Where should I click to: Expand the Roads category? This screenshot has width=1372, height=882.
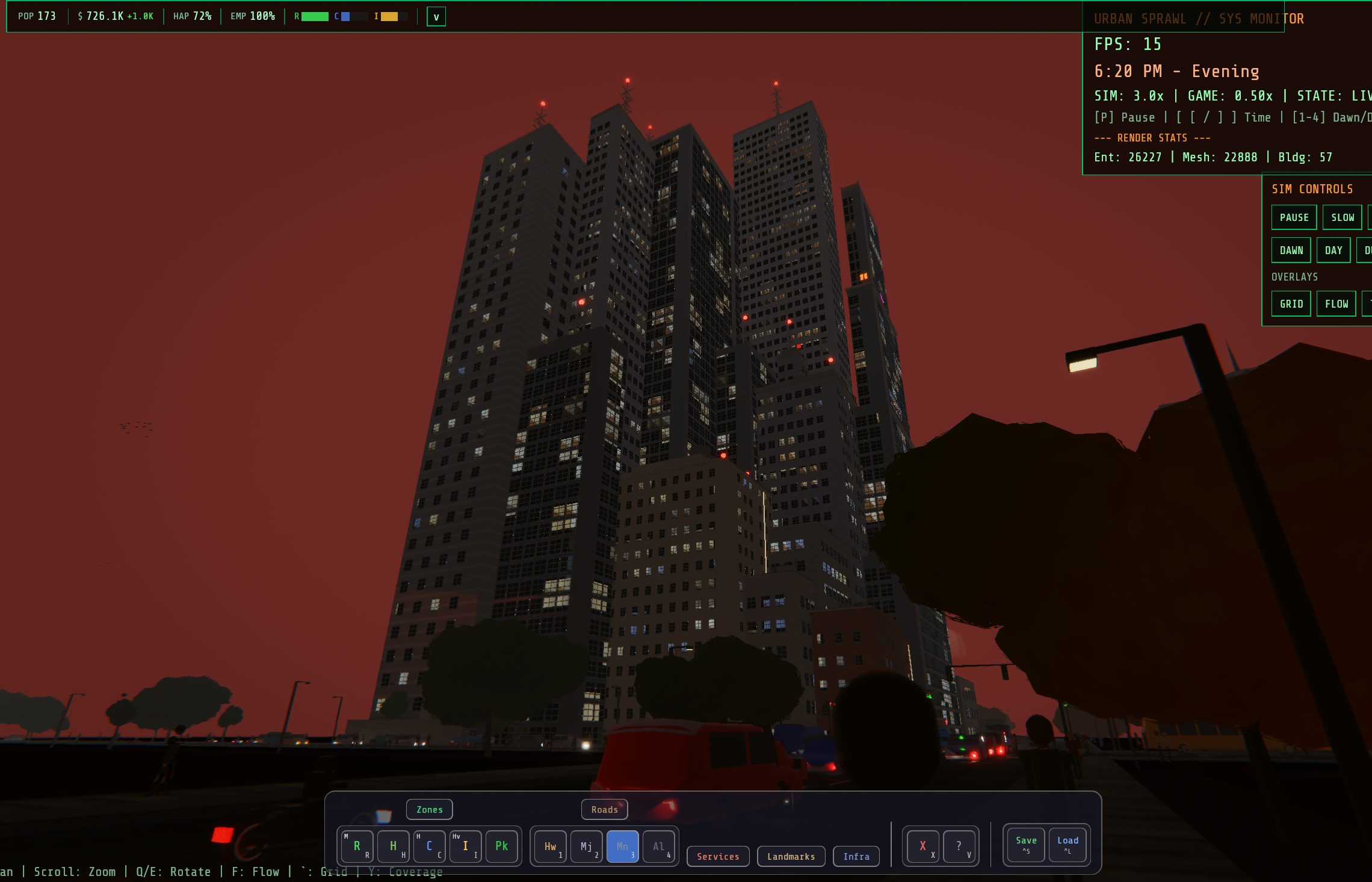604,809
